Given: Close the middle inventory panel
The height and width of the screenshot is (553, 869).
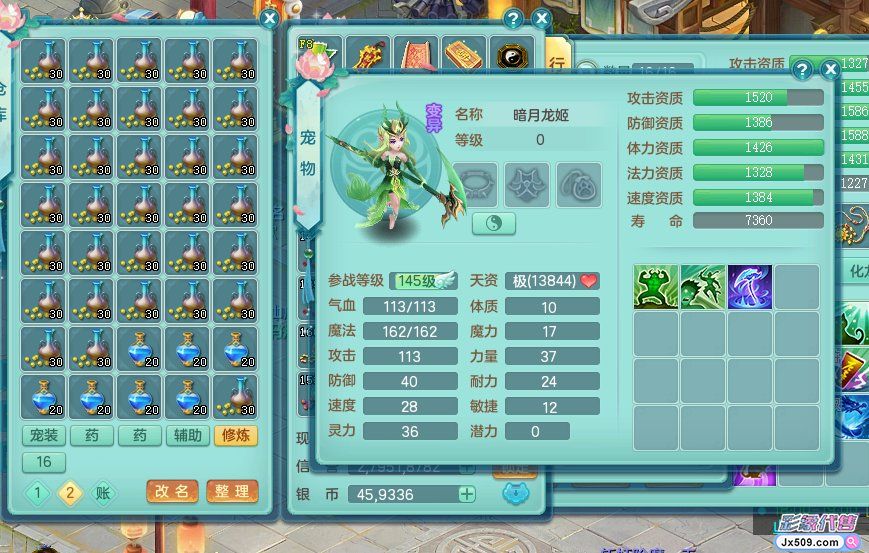Looking at the screenshot, I should (541, 19).
